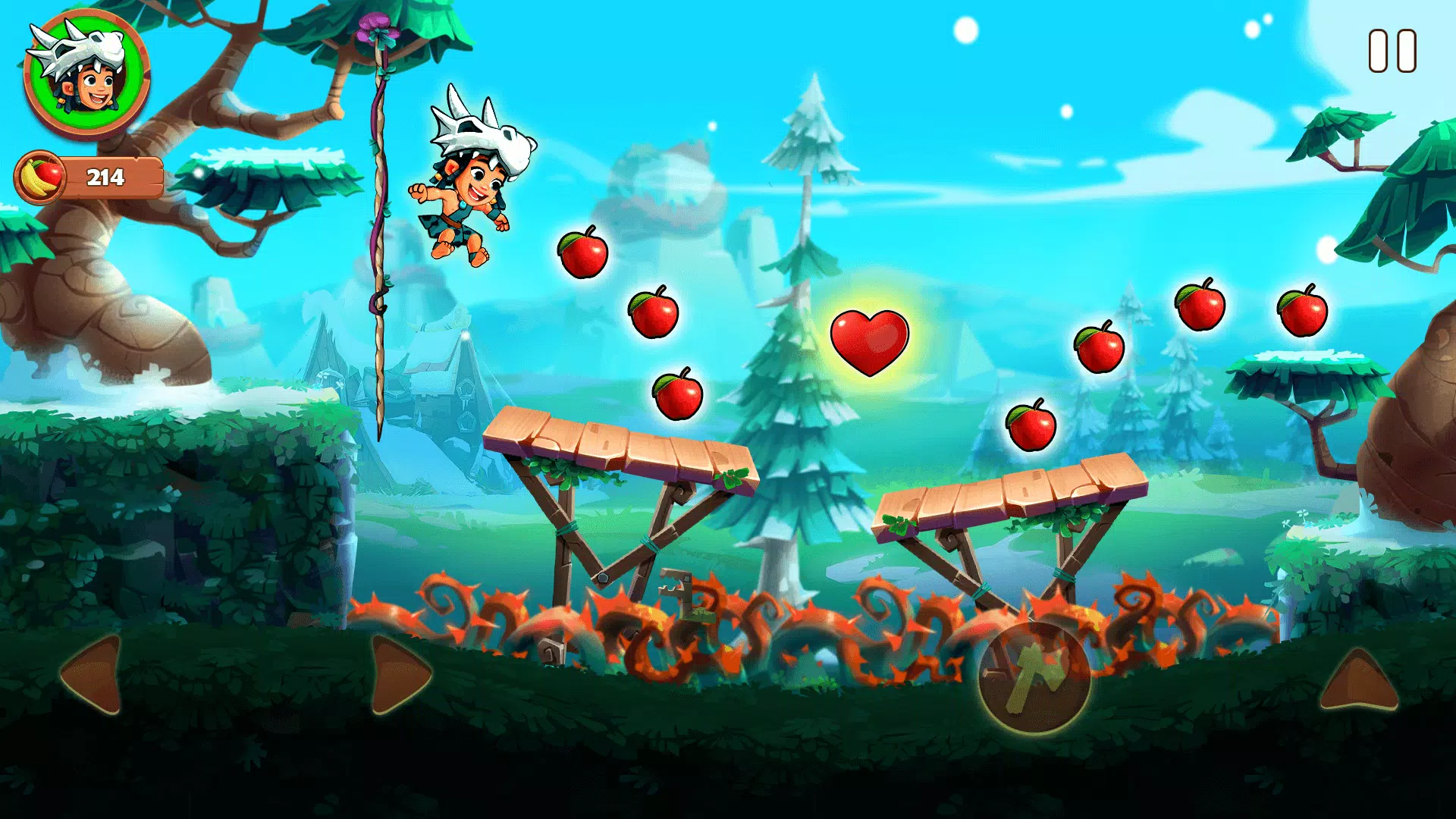Screen dimensions: 1456x819
Task: Tap the jump up-arrow button
Action: point(1358,680)
